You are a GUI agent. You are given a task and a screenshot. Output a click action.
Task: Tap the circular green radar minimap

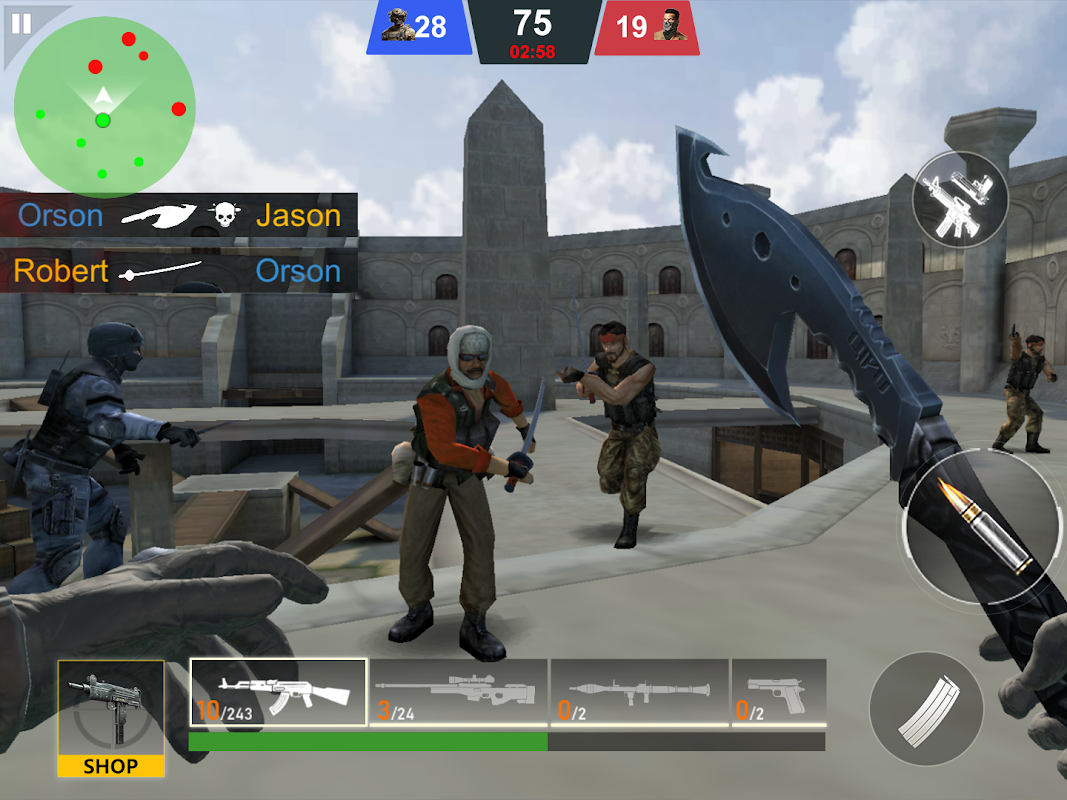click(103, 108)
